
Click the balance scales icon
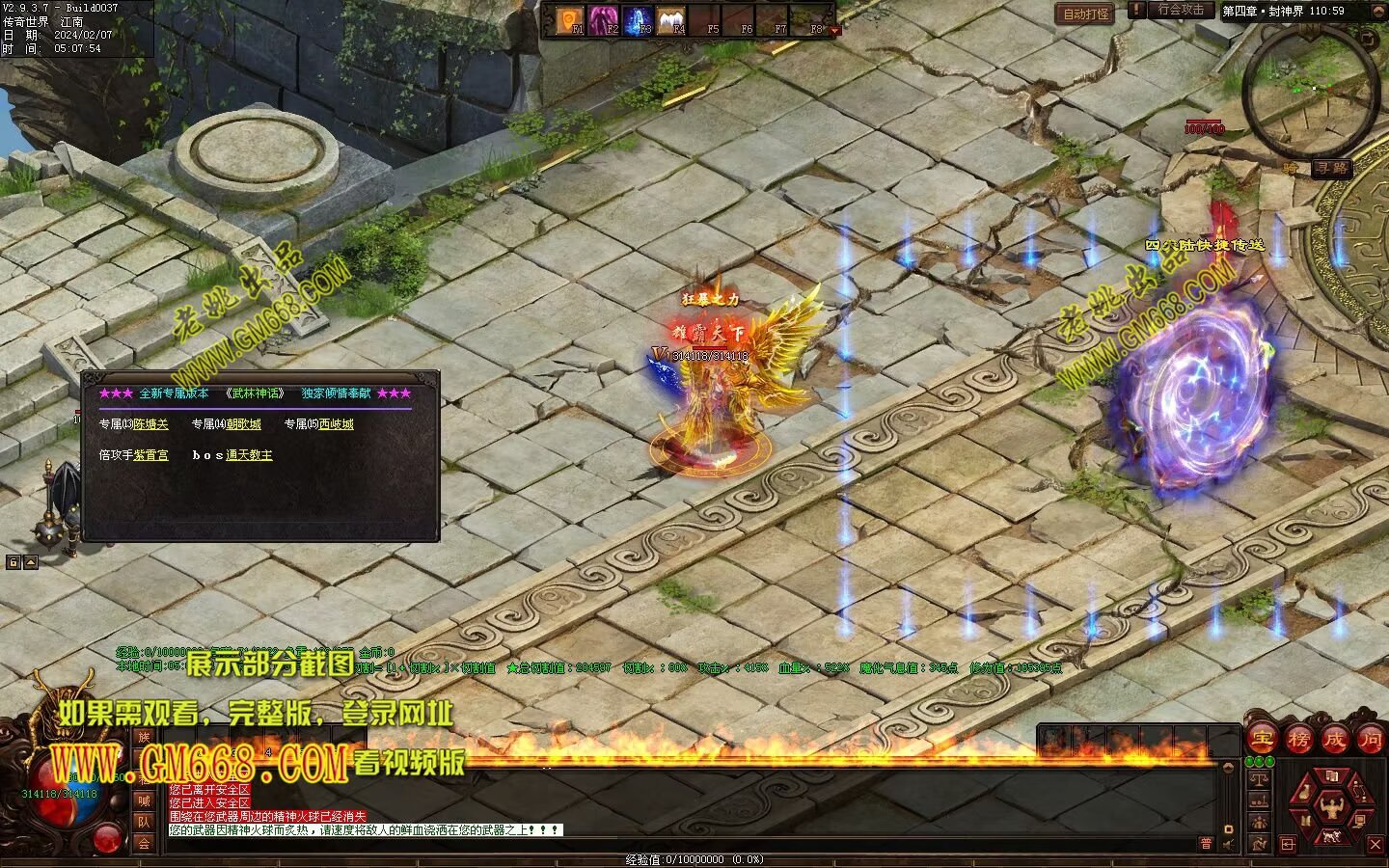pyautogui.click(x=1259, y=777)
